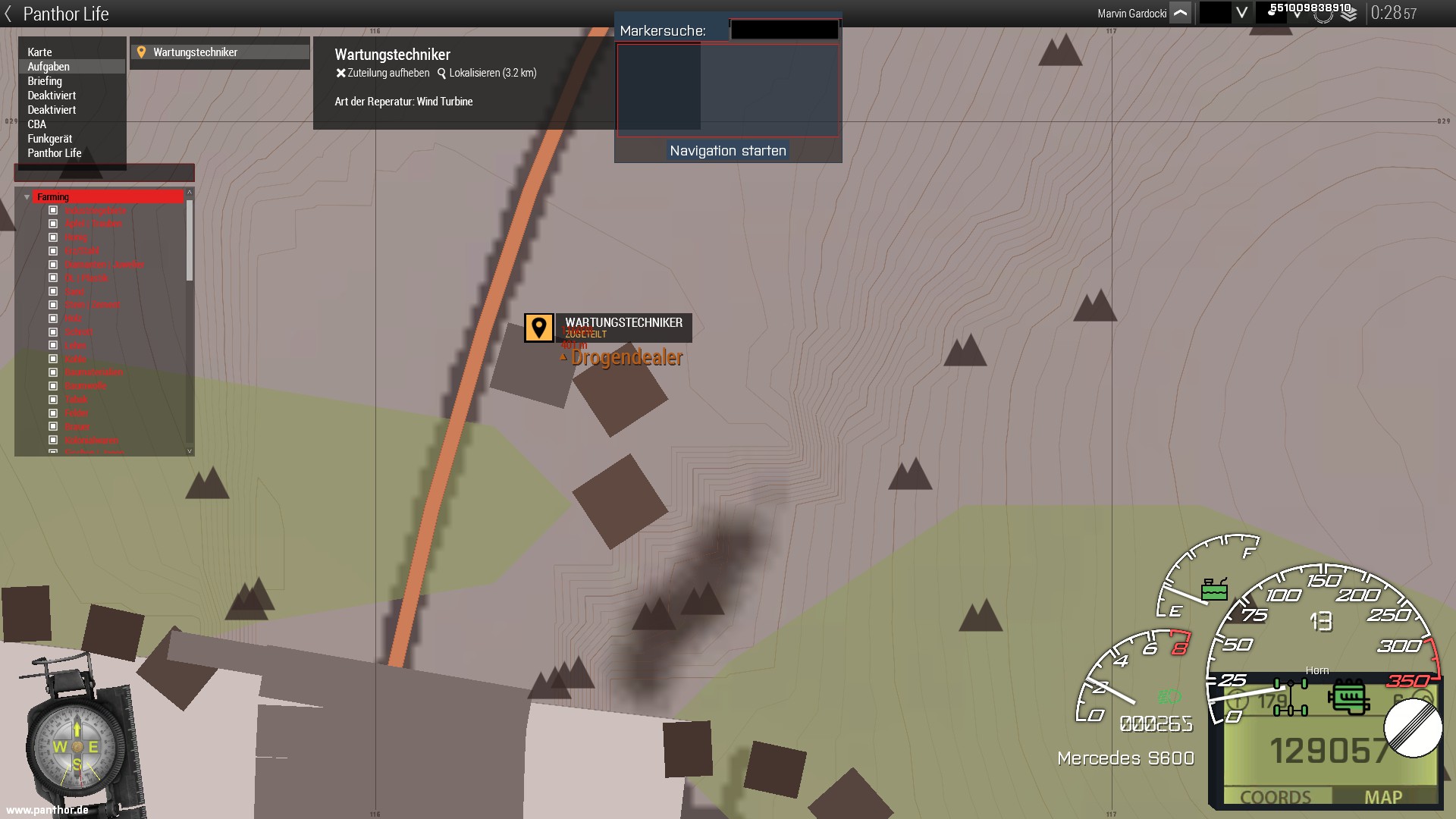The width and height of the screenshot is (1456, 819).
Task: Locate the task with Lokalisieren
Action: [487, 74]
